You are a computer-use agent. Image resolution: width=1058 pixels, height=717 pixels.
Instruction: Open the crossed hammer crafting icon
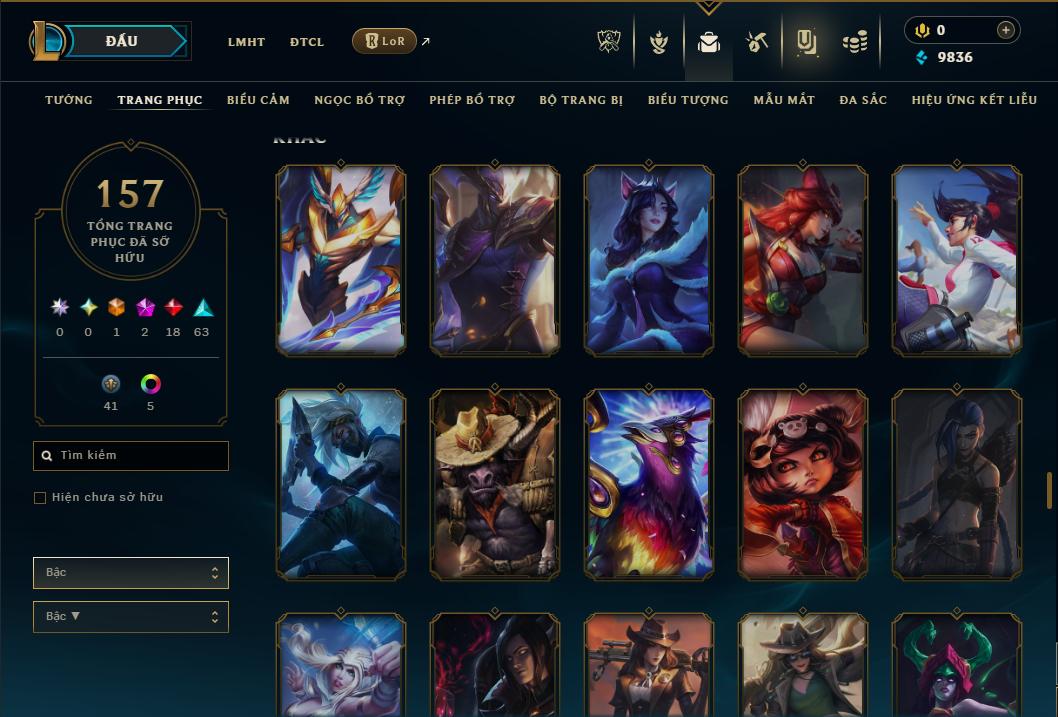tap(757, 42)
